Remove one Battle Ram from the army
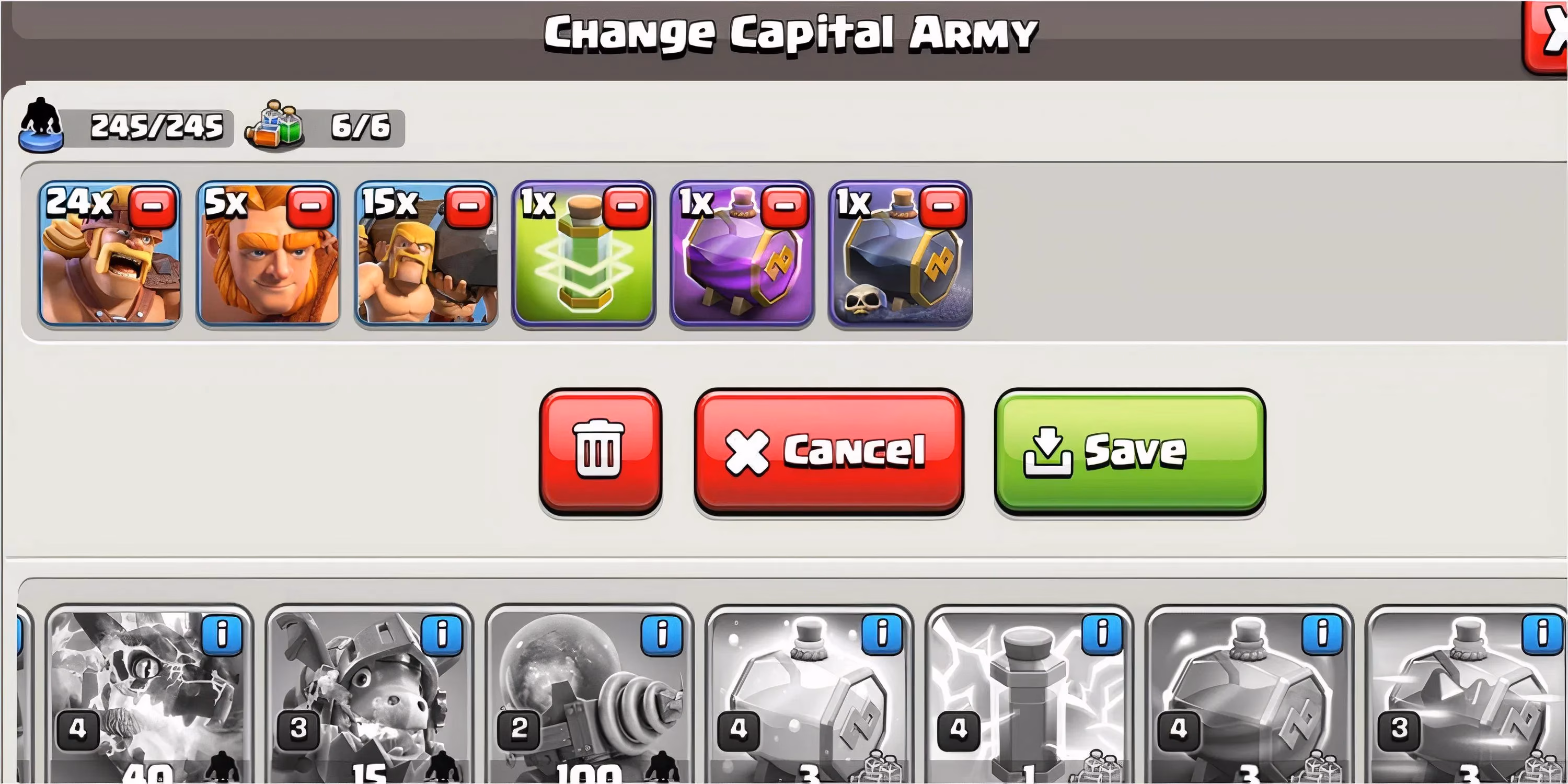 click(470, 207)
